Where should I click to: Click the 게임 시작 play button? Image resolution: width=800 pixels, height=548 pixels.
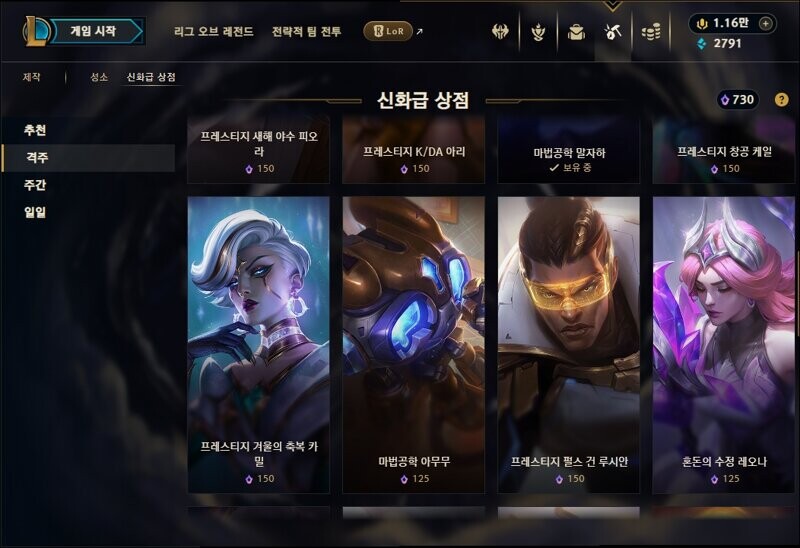(x=93, y=31)
